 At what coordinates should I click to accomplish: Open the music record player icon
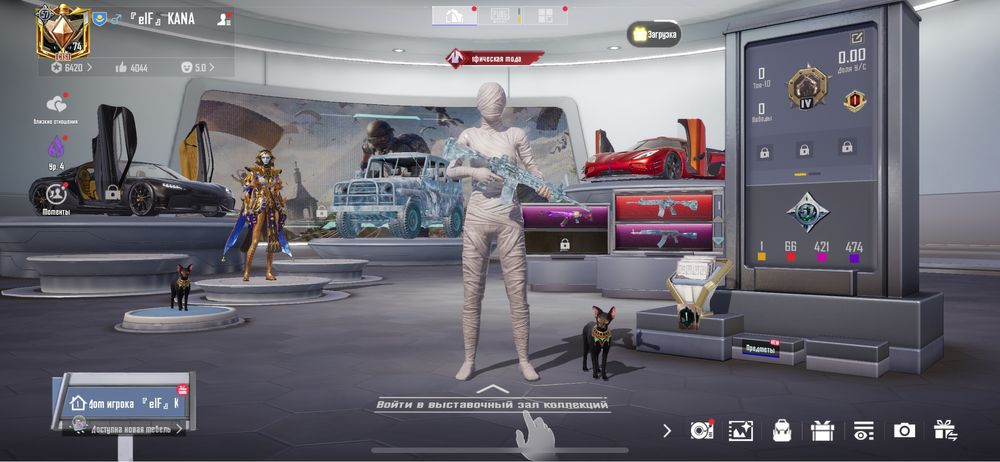[700, 430]
